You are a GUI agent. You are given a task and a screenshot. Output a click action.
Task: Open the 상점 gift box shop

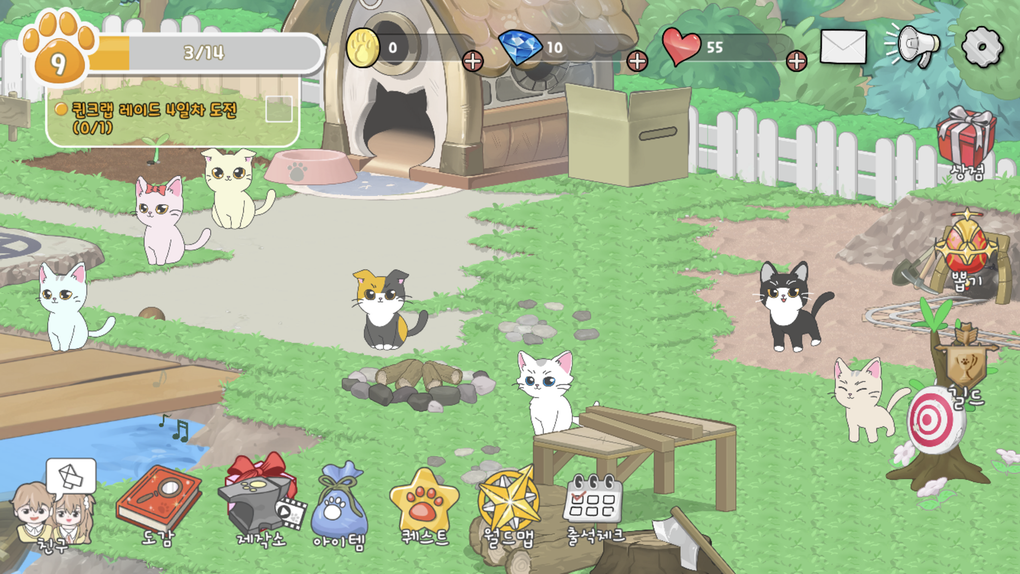coord(966,141)
